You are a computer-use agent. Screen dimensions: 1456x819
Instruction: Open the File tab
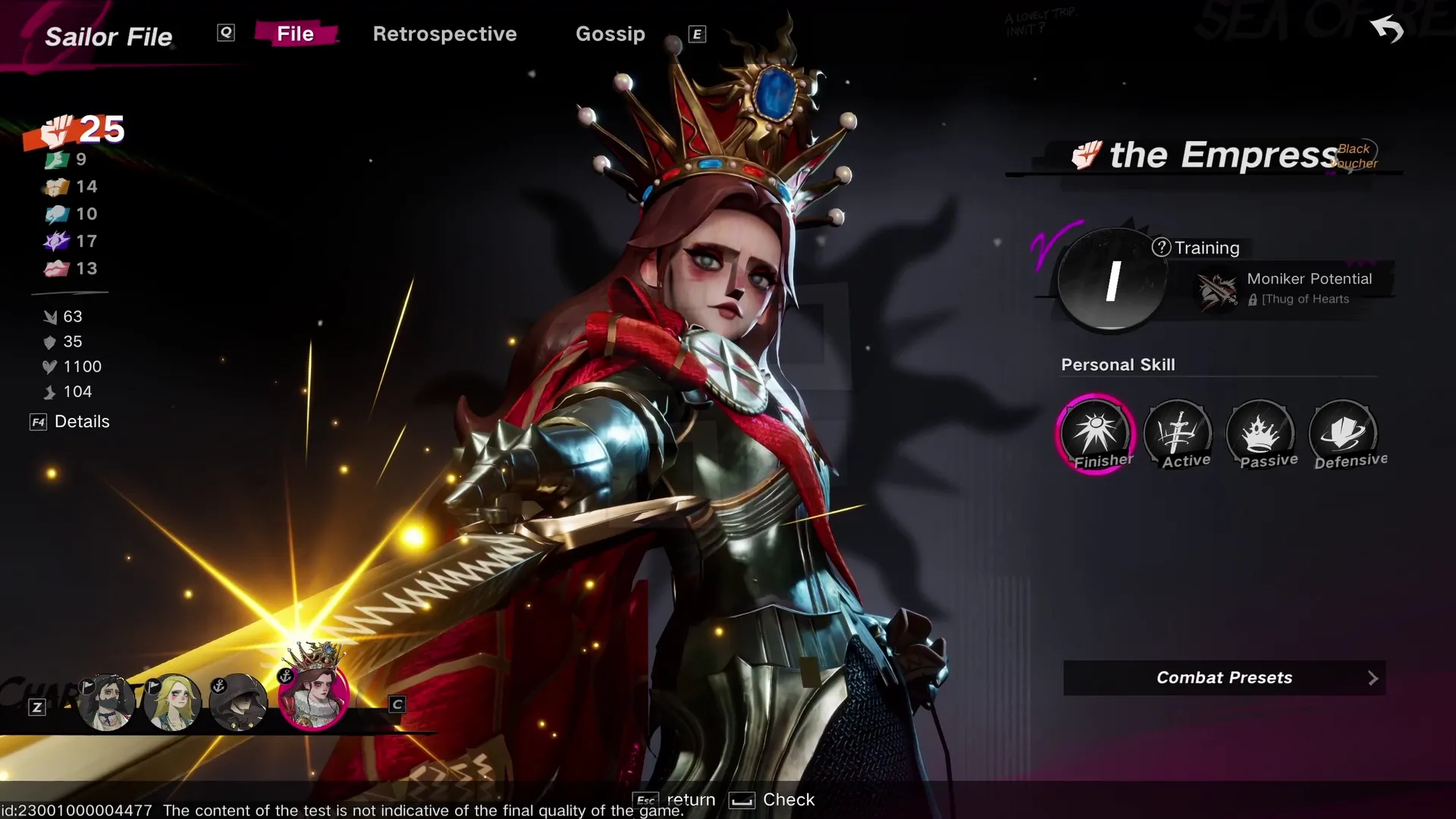296,33
